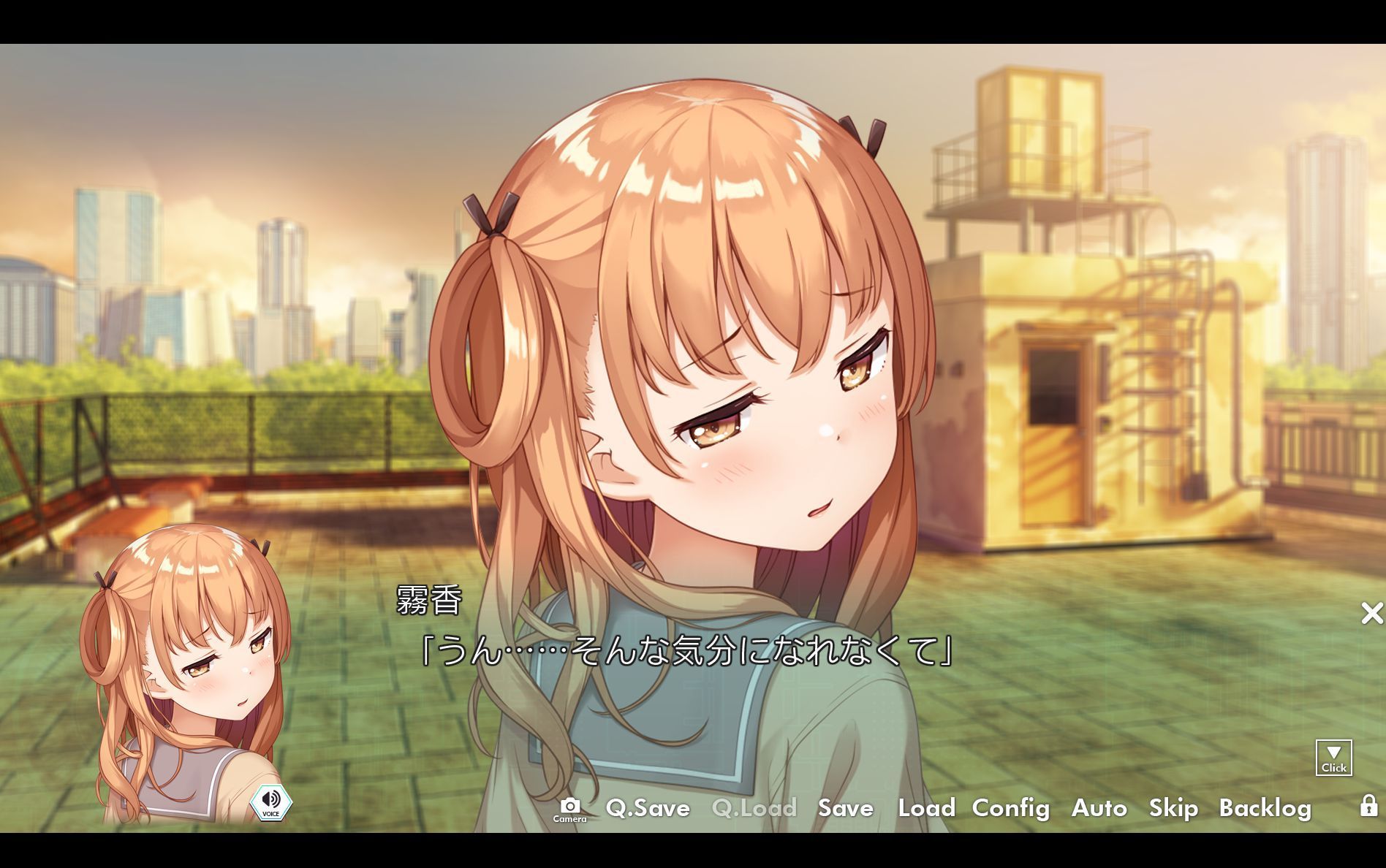Enable Skip mode
This screenshot has width=1386, height=868.
click(x=1173, y=809)
